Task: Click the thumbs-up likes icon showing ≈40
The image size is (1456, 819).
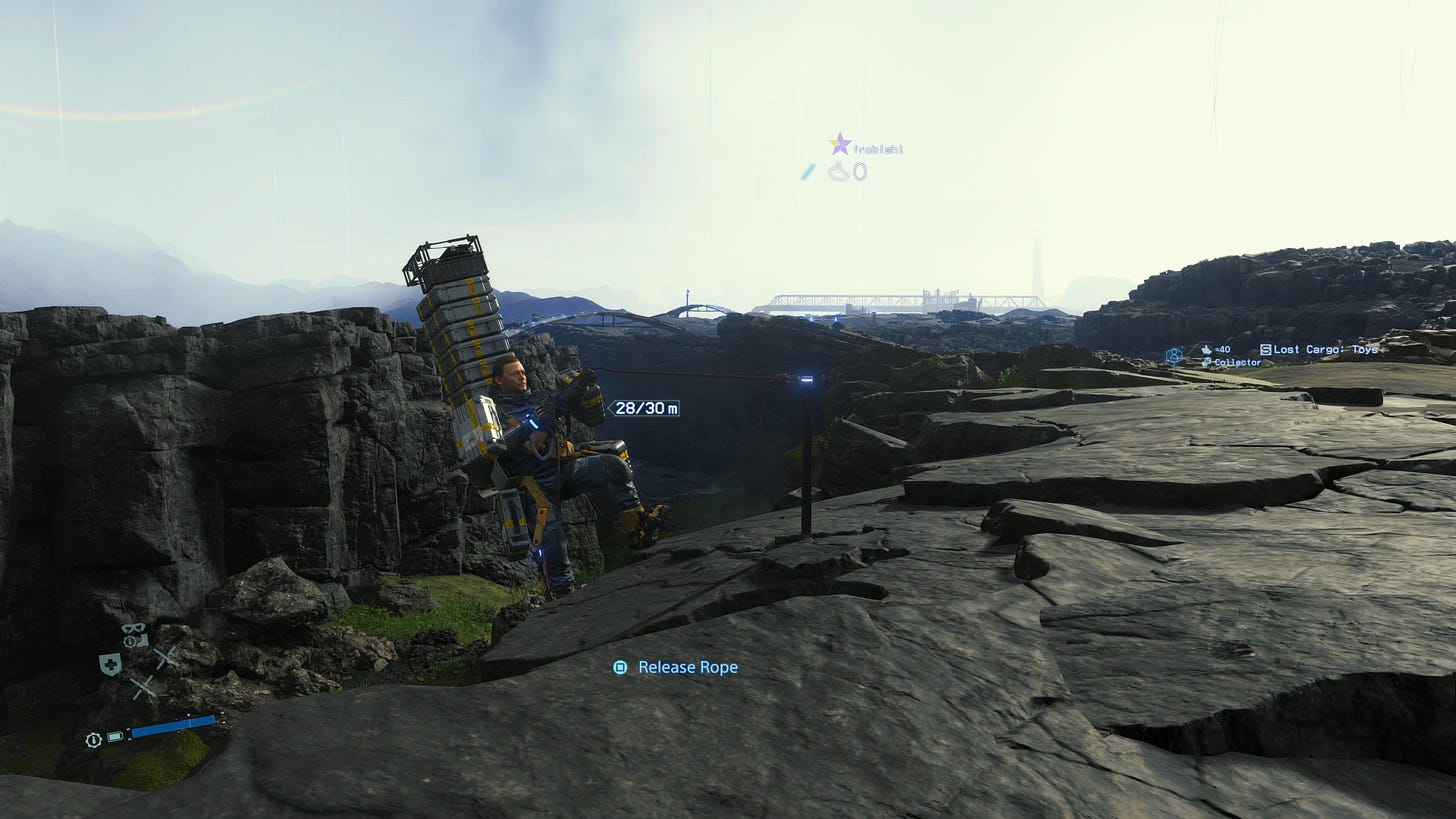Action: (x=1207, y=350)
